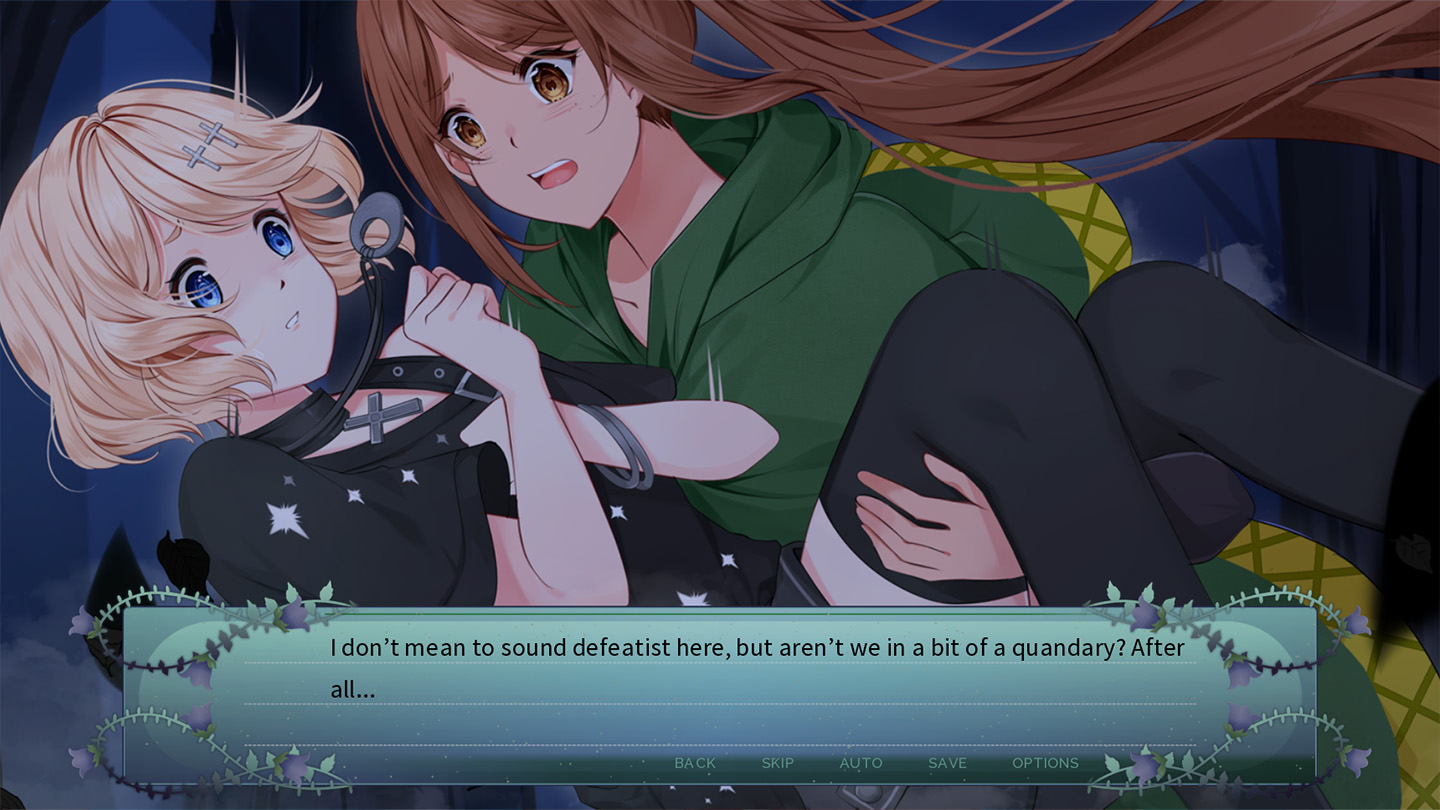The height and width of the screenshot is (810, 1440).
Task: Activate the Skip button
Action: point(777,763)
